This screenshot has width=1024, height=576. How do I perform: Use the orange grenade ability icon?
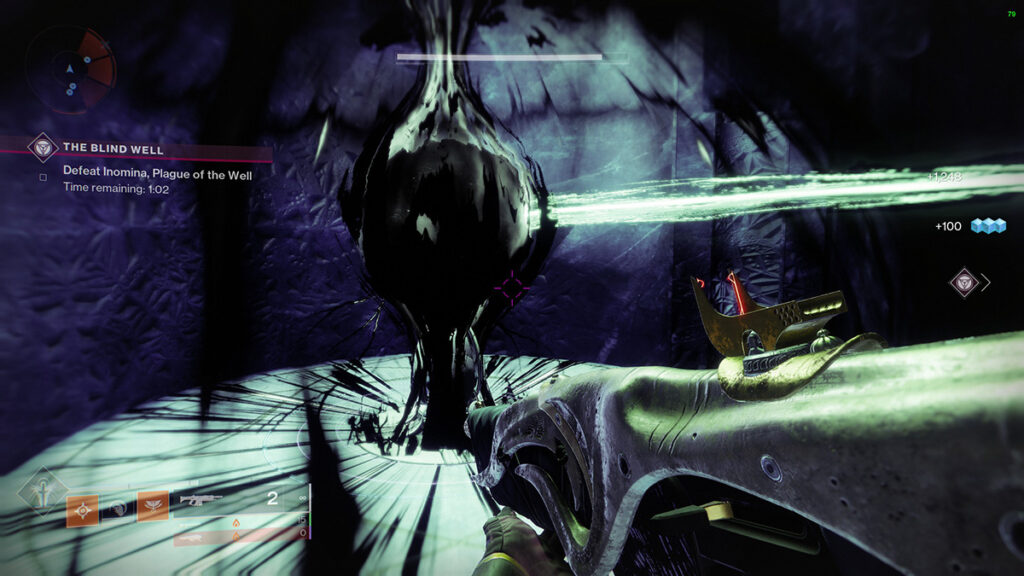[x=82, y=508]
